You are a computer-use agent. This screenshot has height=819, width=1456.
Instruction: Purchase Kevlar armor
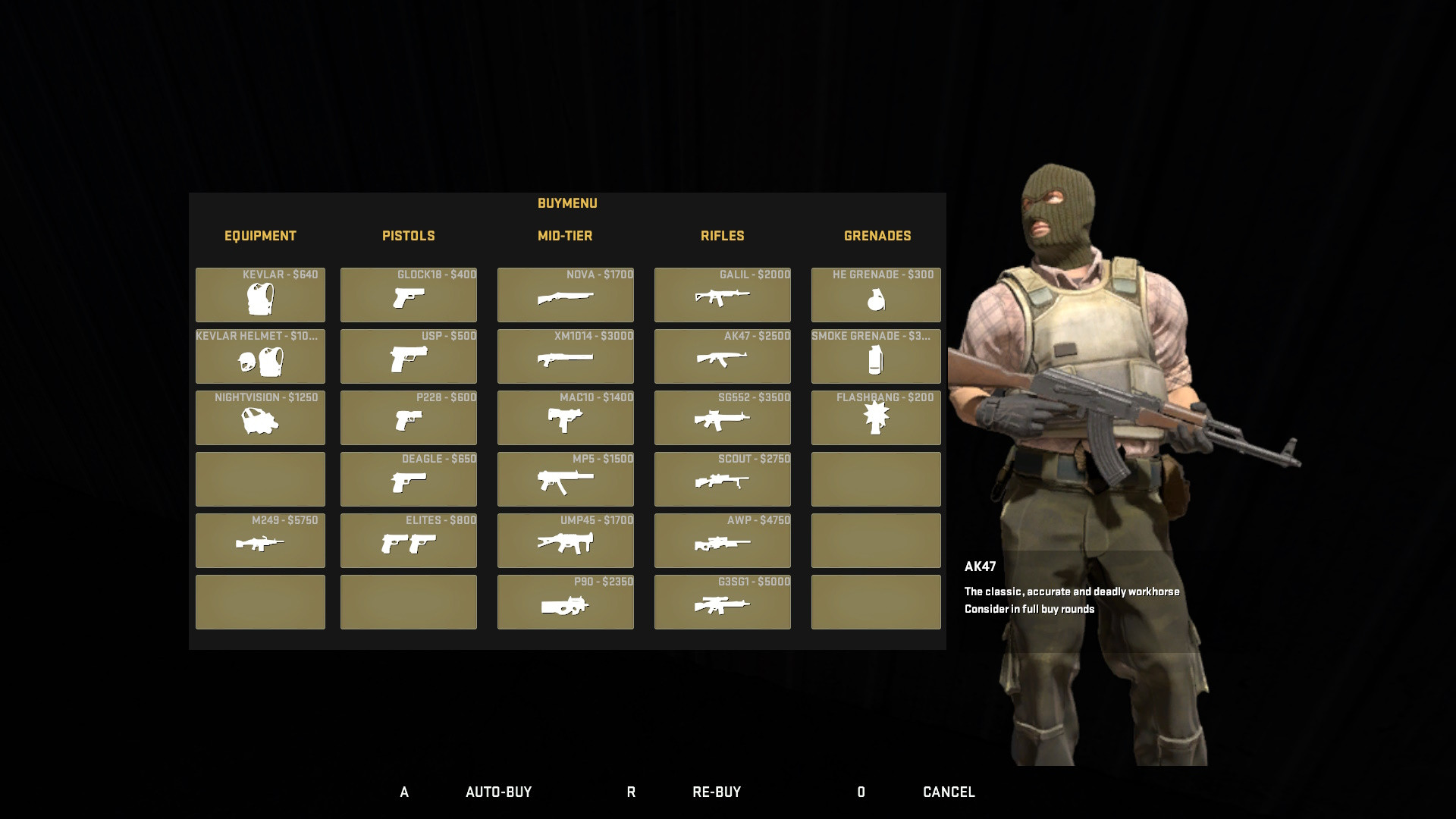(259, 295)
